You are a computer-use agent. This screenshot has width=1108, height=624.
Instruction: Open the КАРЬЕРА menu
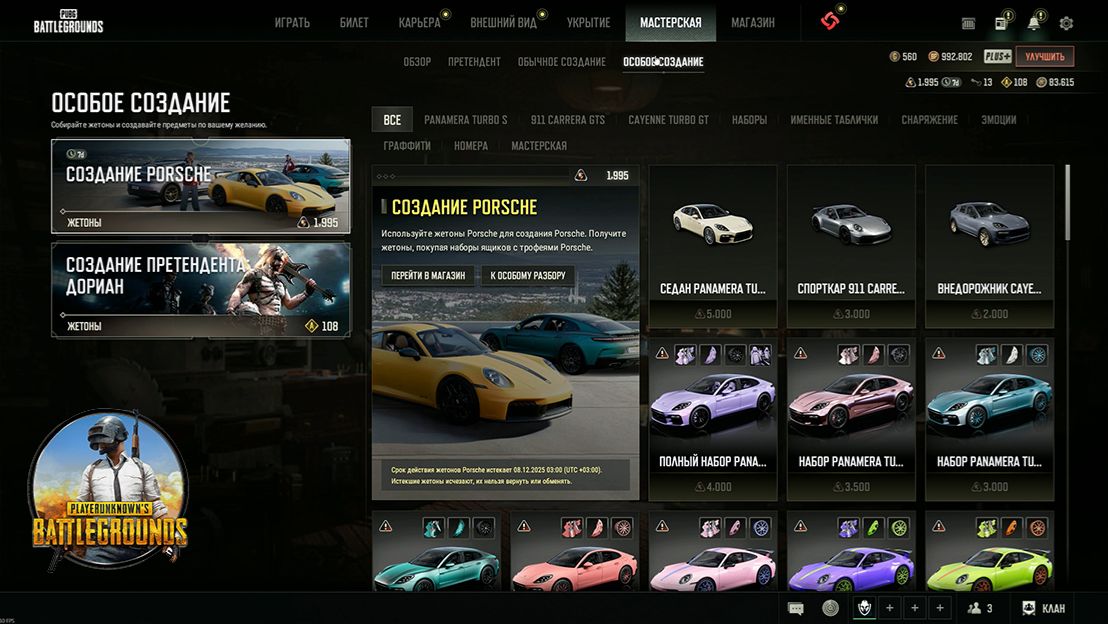[x=419, y=22]
